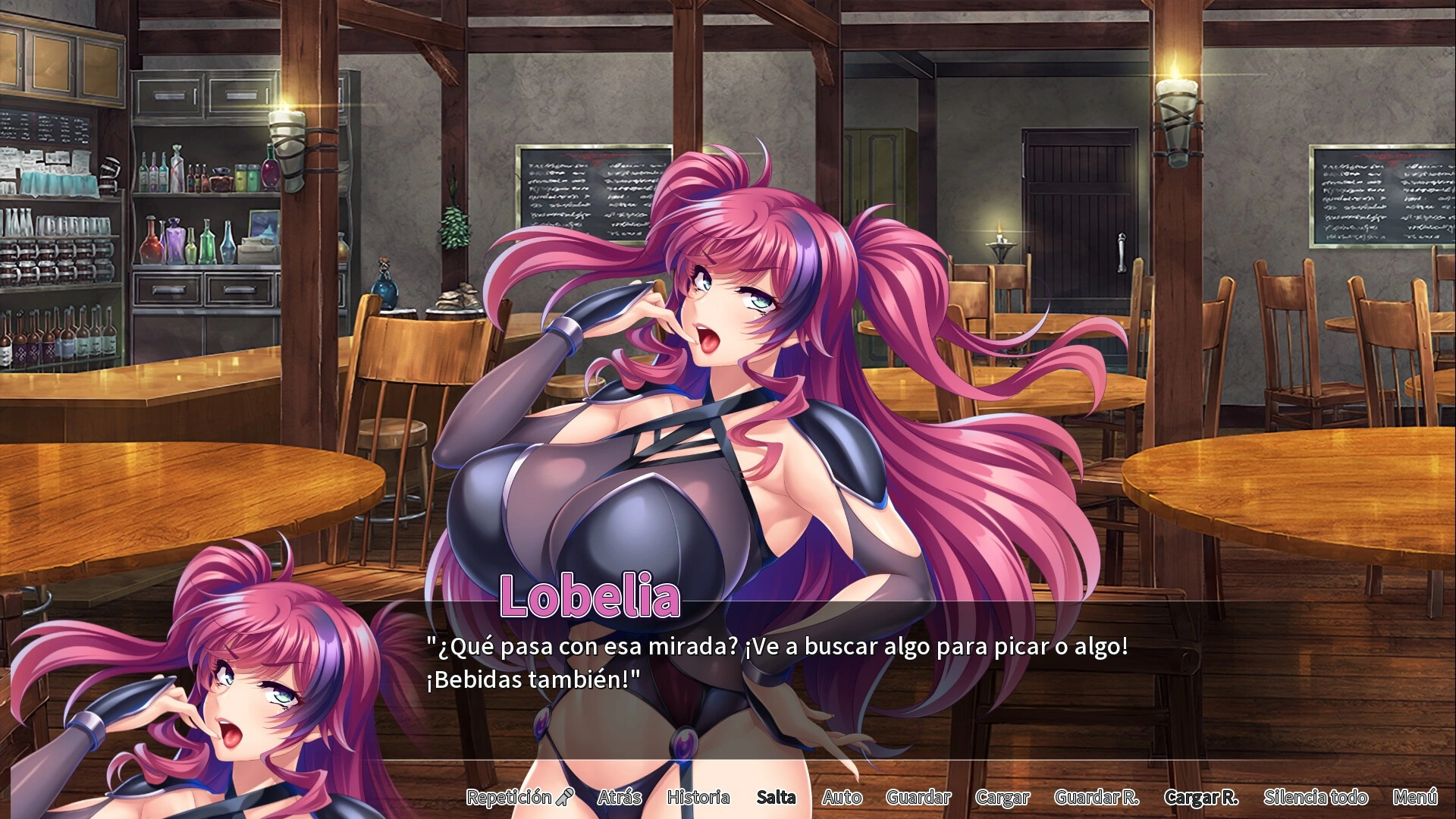
Task: Quick load with Cargar R.
Action: point(1201,797)
